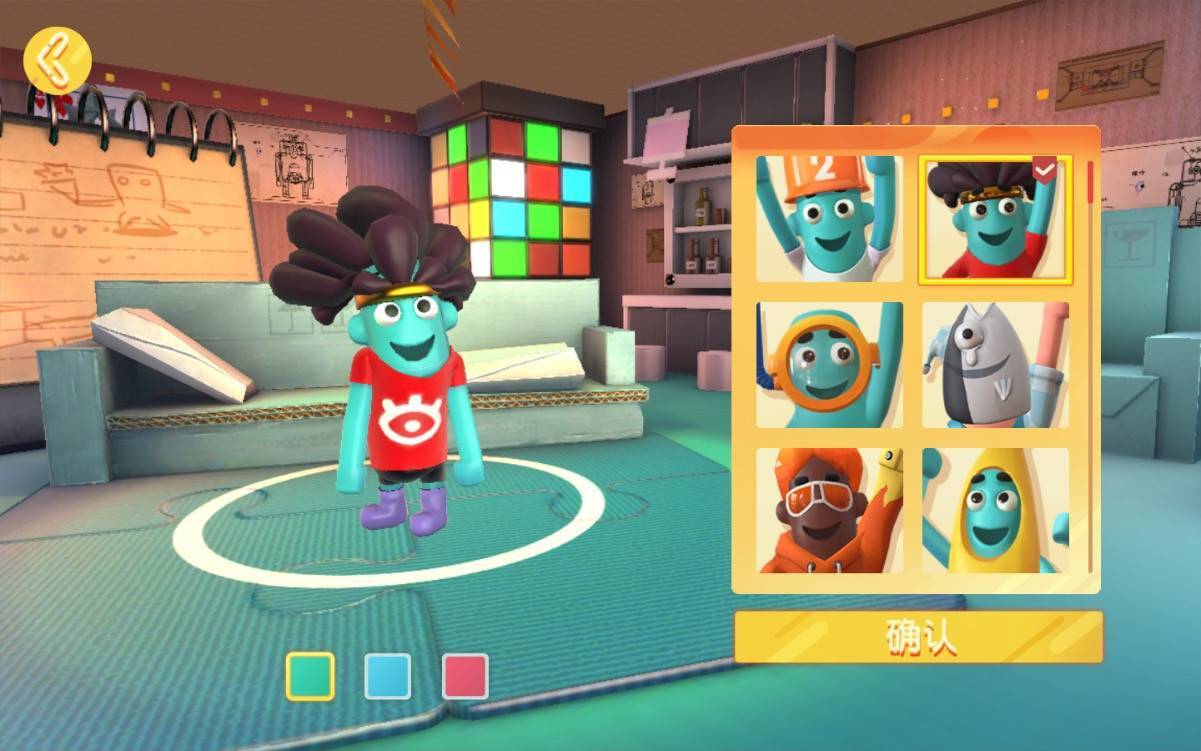Image resolution: width=1201 pixels, height=751 pixels.
Task: Select the orange bucket hat costume
Action: (x=829, y=219)
